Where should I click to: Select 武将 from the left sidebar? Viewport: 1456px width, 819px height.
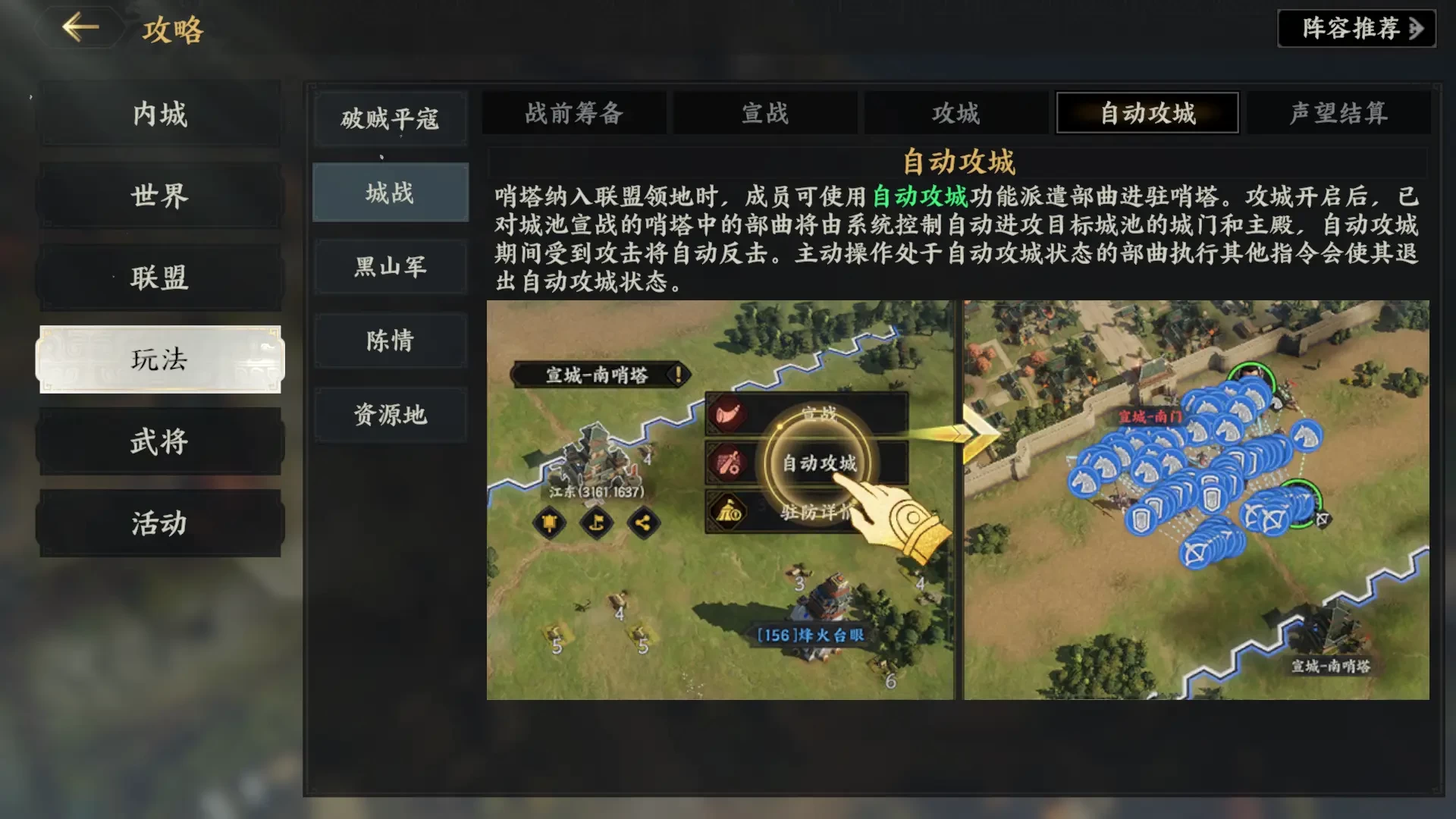pyautogui.click(x=159, y=442)
